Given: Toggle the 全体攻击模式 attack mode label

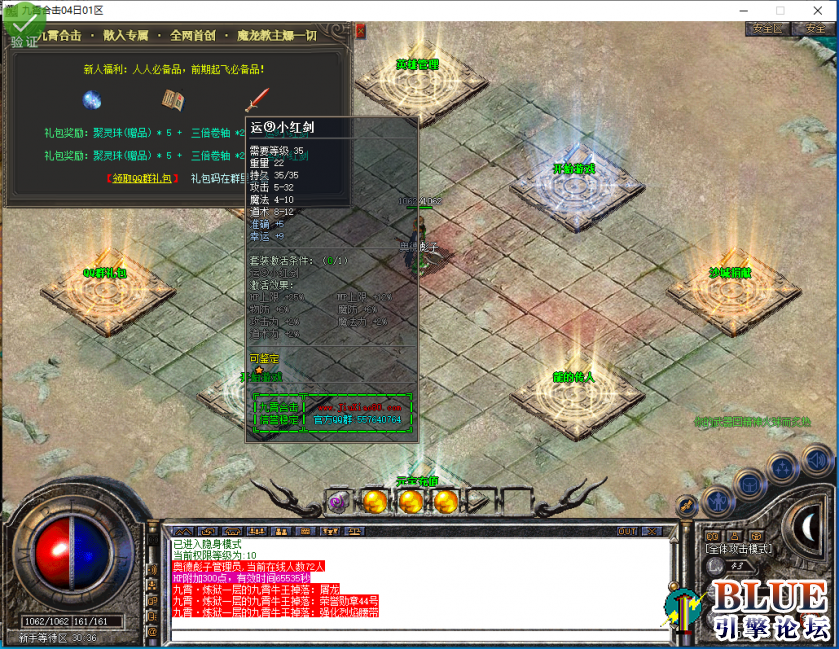Looking at the screenshot, I should tap(737, 549).
